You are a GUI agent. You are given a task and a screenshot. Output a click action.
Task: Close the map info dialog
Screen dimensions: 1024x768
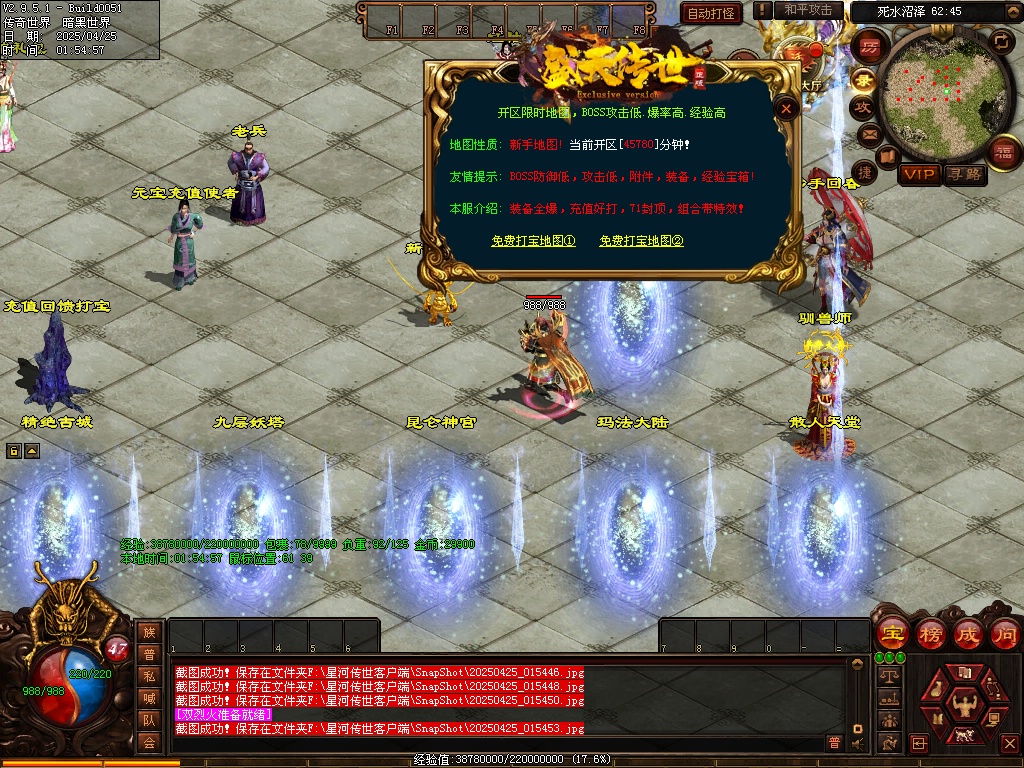(x=787, y=110)
